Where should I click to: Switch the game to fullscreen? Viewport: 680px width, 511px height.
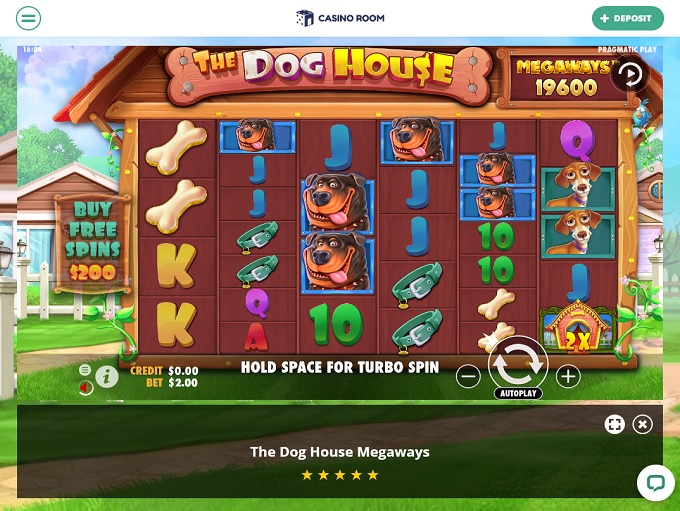click(x=614, y=424)
